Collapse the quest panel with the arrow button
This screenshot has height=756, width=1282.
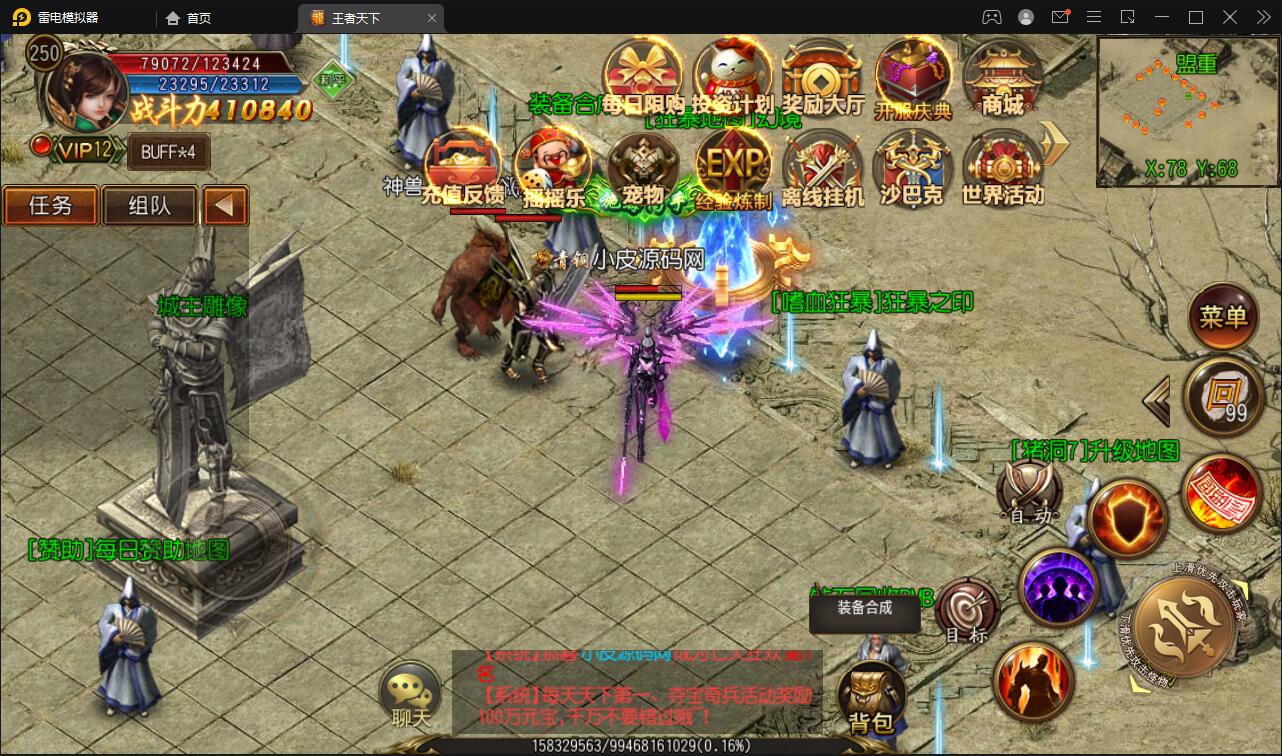(225, 206)
